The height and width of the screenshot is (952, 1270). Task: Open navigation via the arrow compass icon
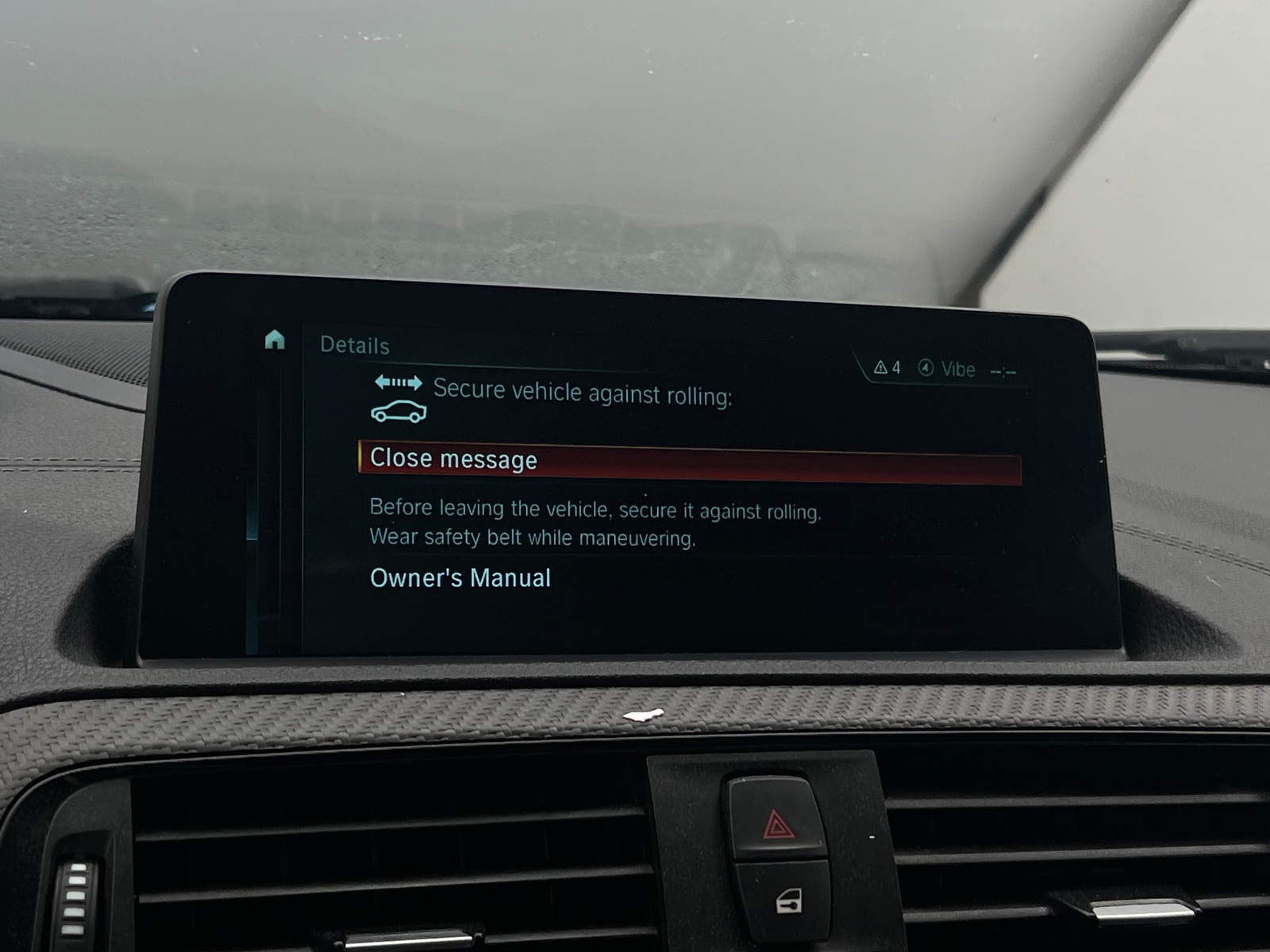[926, 368]
